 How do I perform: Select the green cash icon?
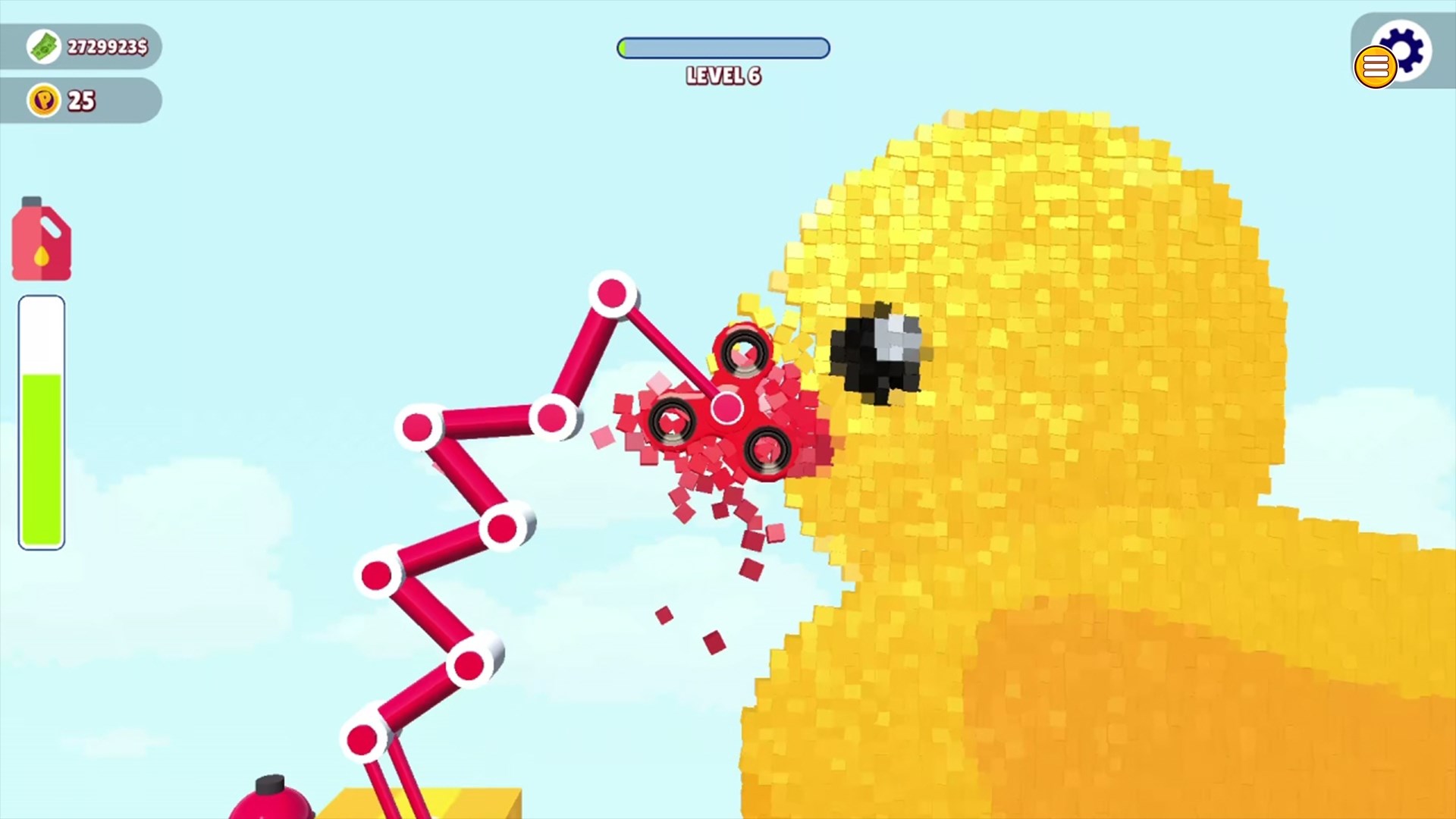[43, 45]
